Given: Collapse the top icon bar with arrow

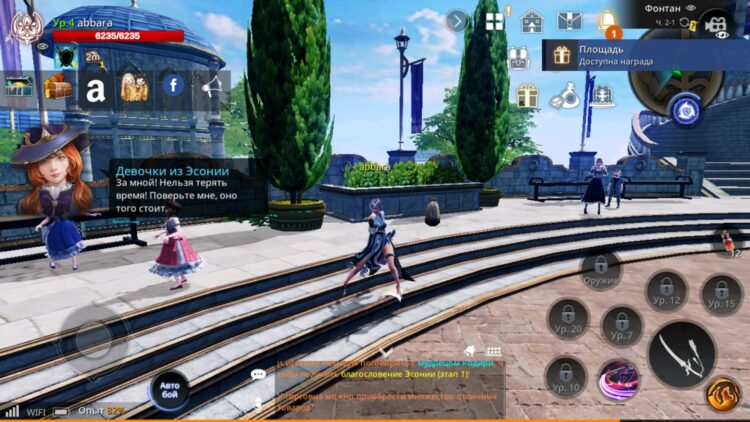Looking at the screenshot, I should (x=457, y=21).
